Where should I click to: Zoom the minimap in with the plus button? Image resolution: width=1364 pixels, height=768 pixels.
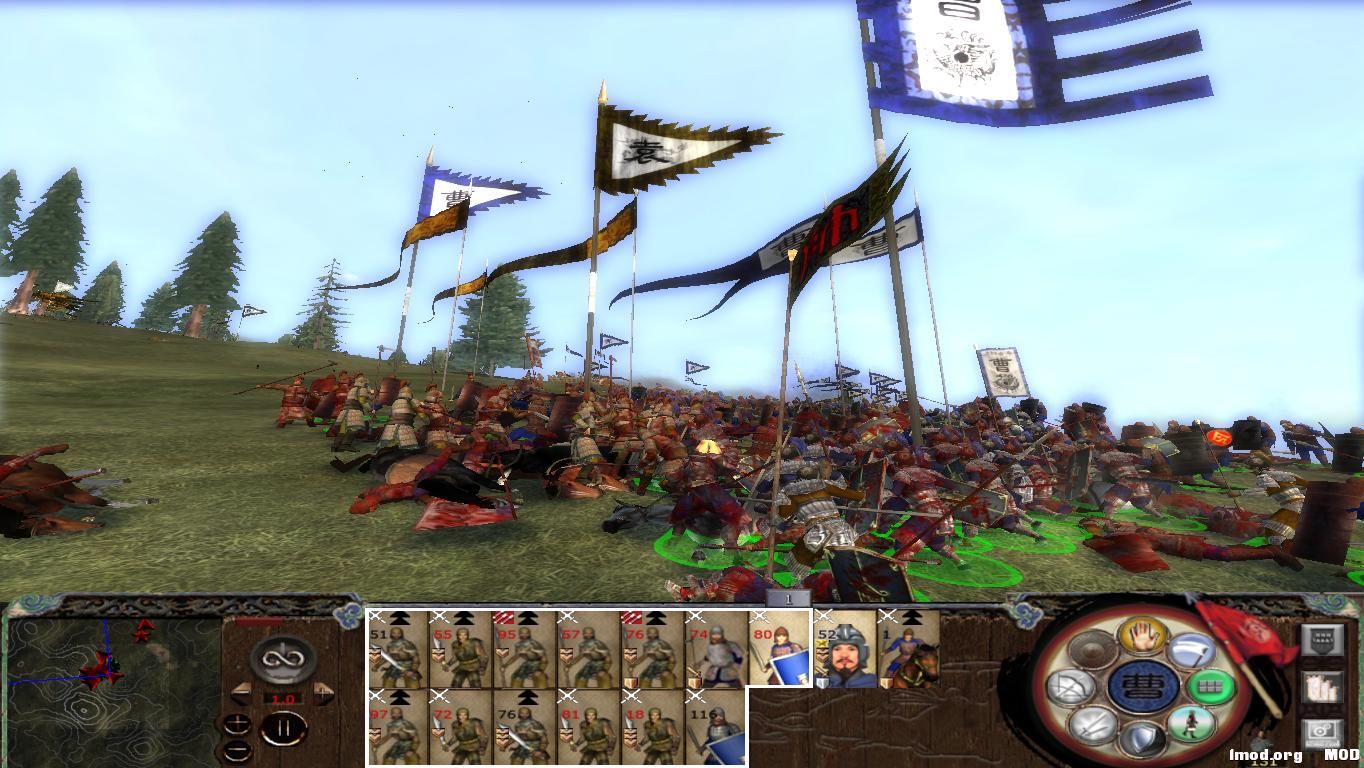coord(238,723)
